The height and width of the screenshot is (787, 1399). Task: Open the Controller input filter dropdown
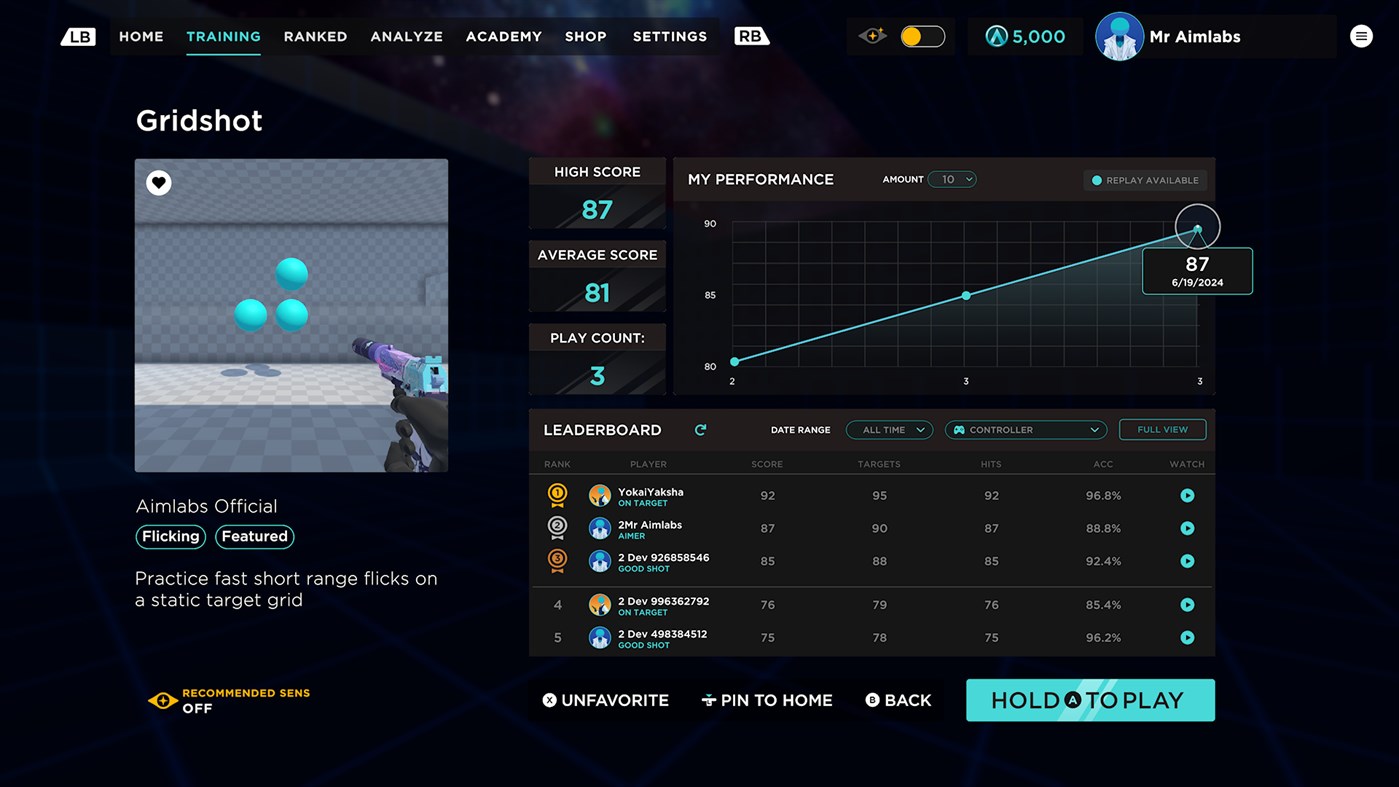coord(1025,429)
